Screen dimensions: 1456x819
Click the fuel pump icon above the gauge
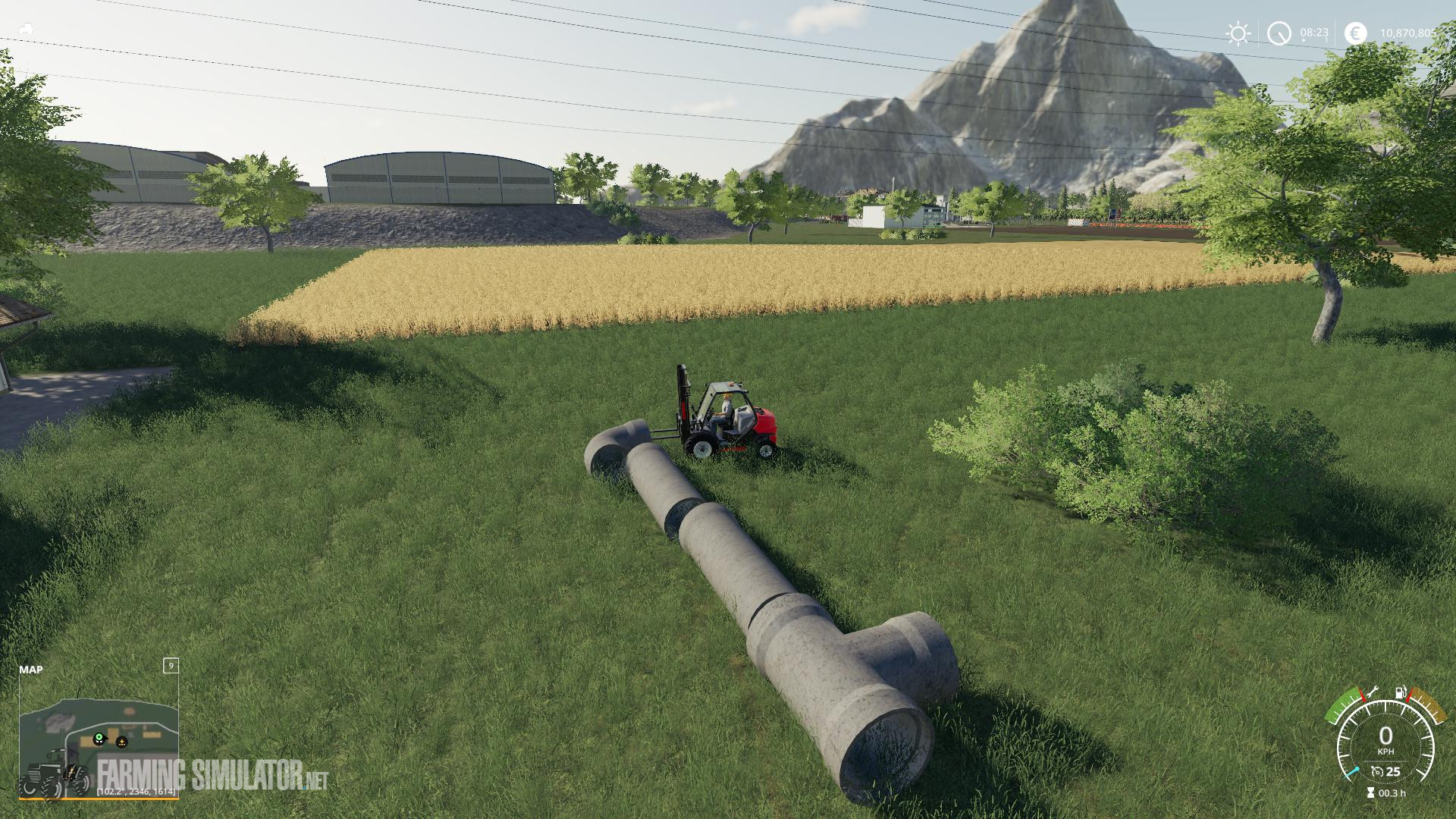pyautogui.click(x=1401, y=692)
